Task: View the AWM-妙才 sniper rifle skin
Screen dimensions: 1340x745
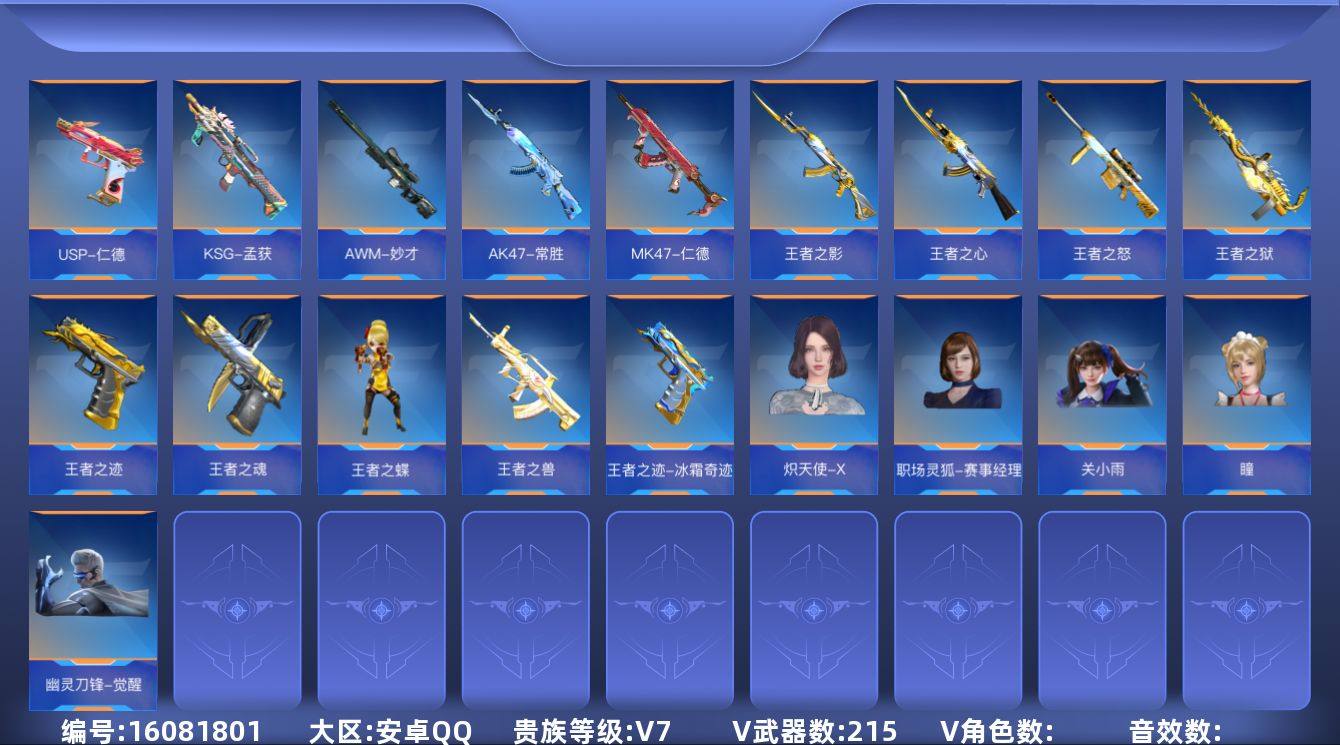Action: (x=381, y=170)
